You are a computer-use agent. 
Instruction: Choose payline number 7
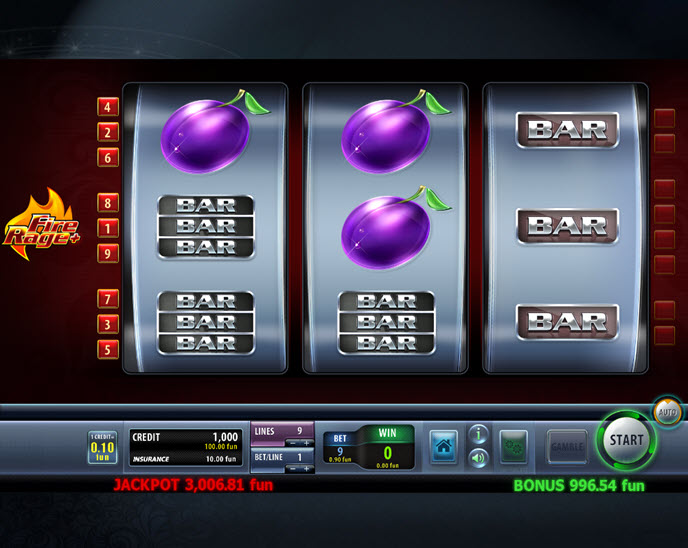click(x=107, y=299)
